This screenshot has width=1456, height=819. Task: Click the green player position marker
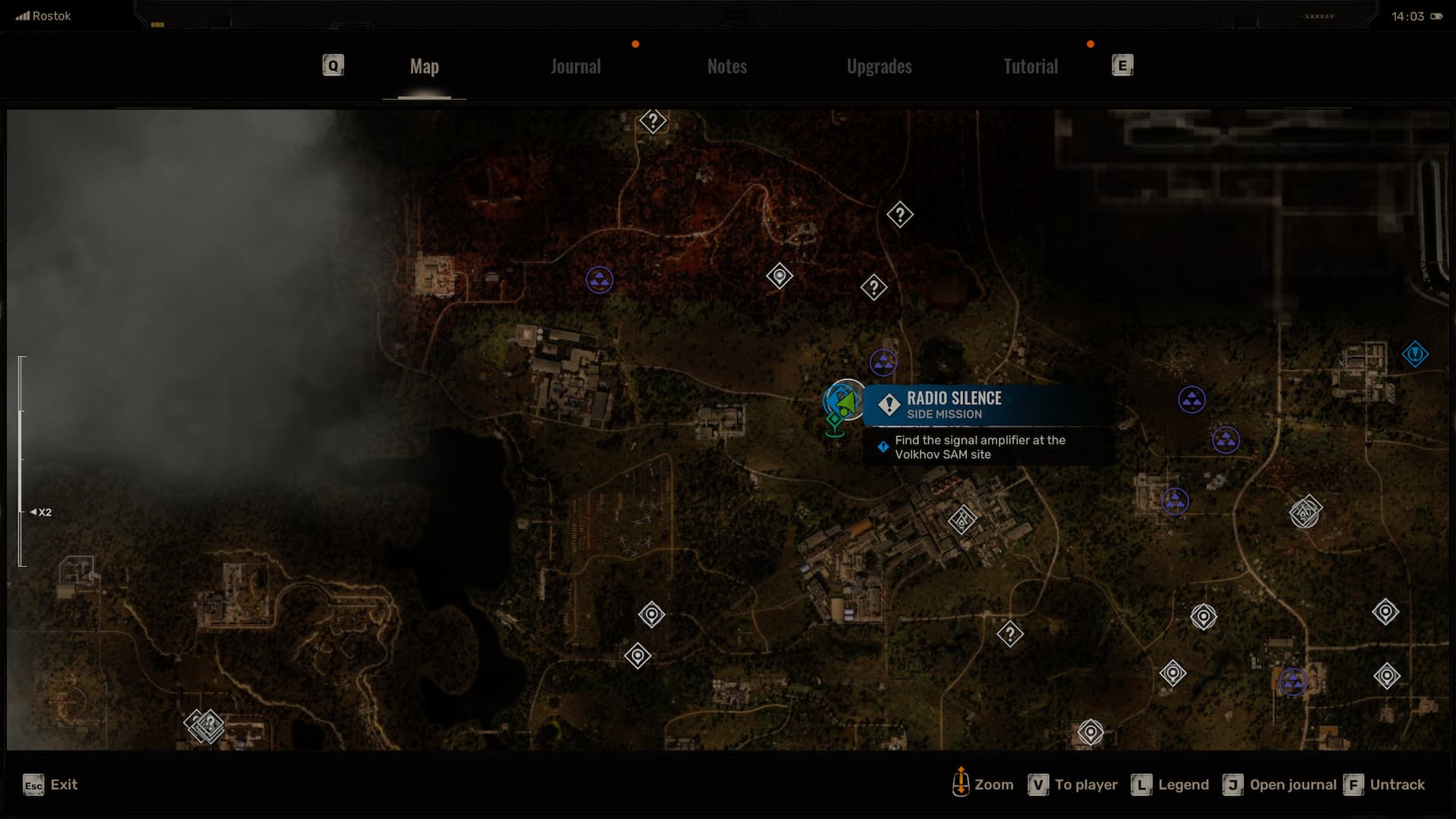click(x=846, y=401)
